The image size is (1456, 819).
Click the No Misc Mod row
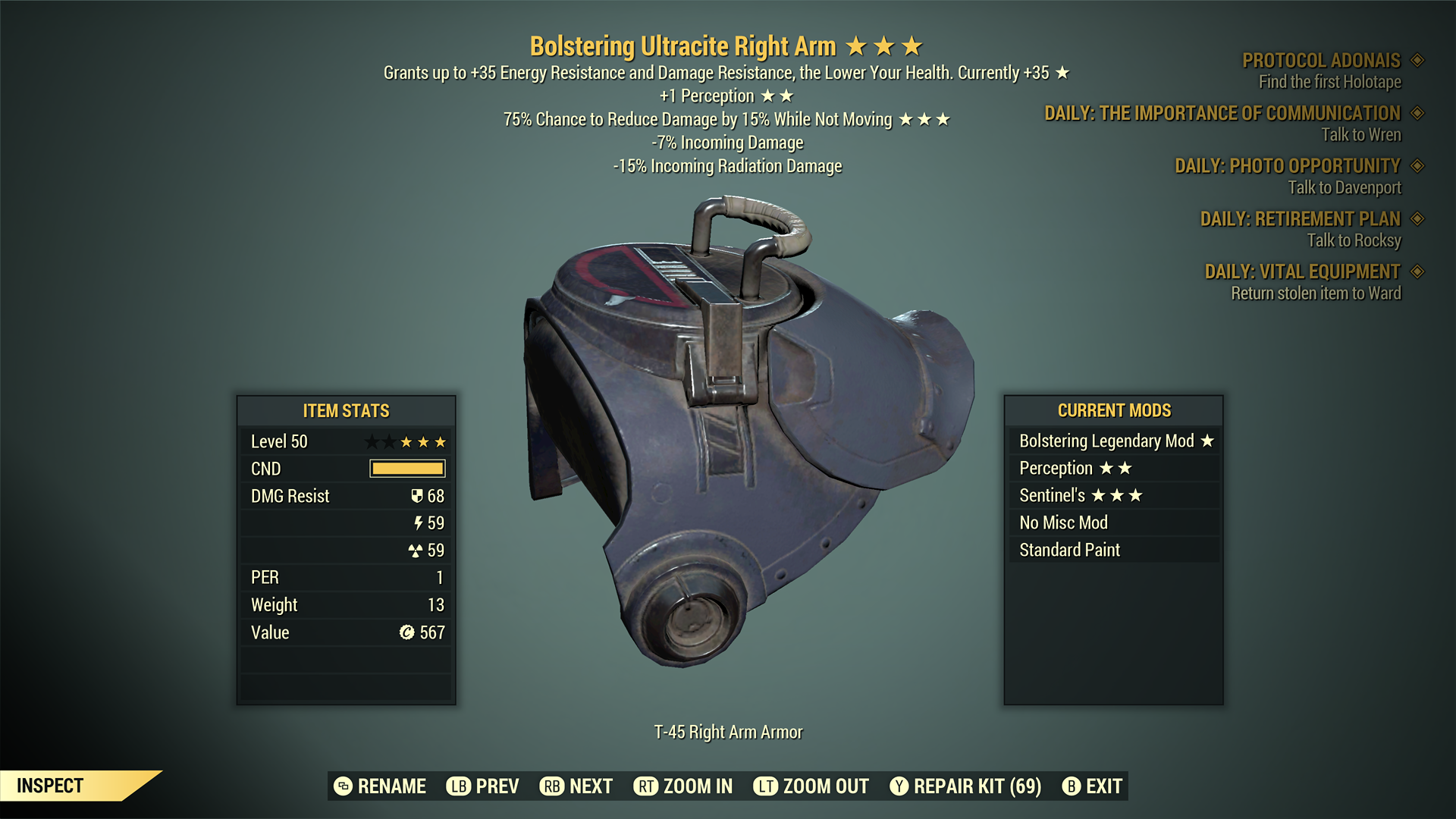(1115, 523)
